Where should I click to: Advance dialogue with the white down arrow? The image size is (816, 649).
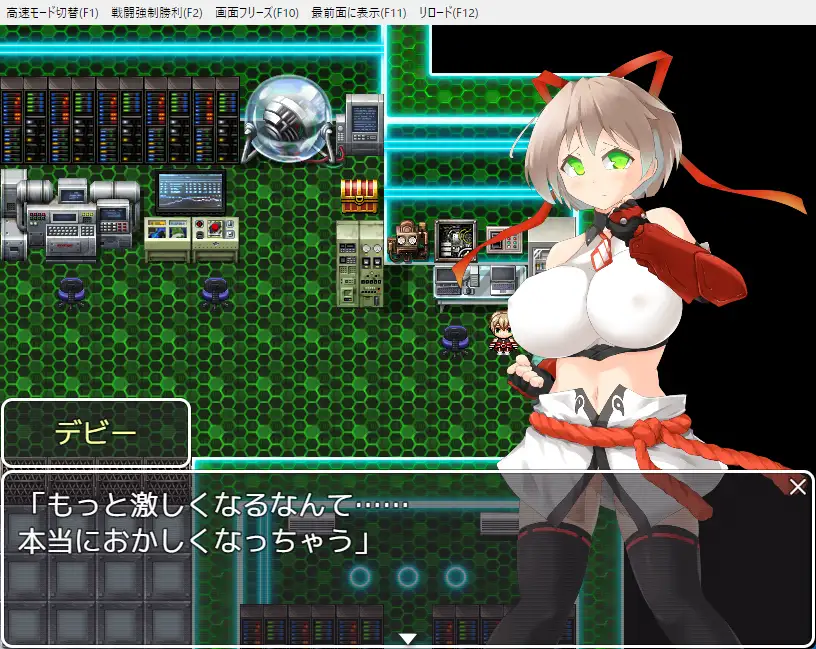tap(408, 638)
